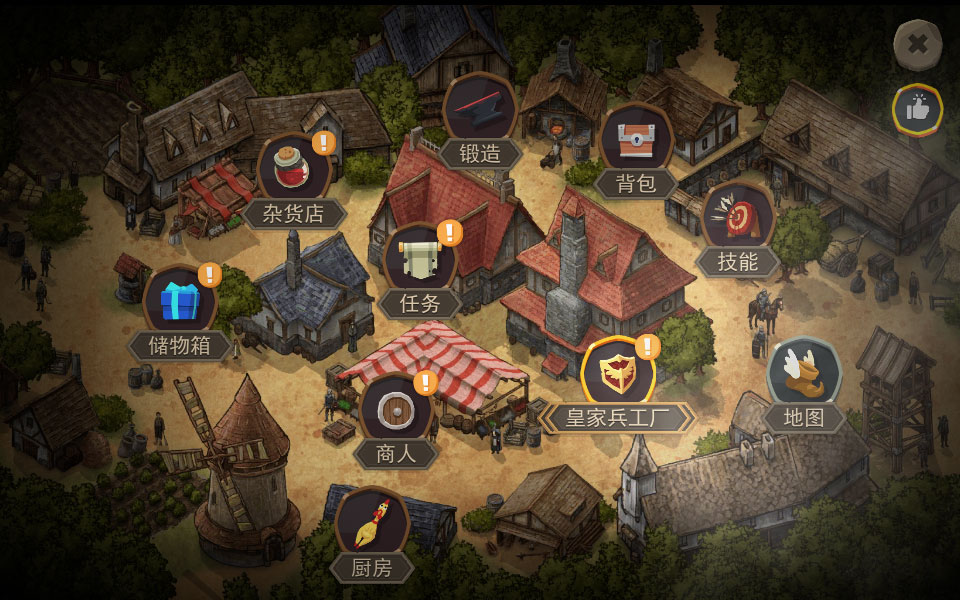Click the thumbs-up like button
The image size is (960, 600).
point(917,110)
